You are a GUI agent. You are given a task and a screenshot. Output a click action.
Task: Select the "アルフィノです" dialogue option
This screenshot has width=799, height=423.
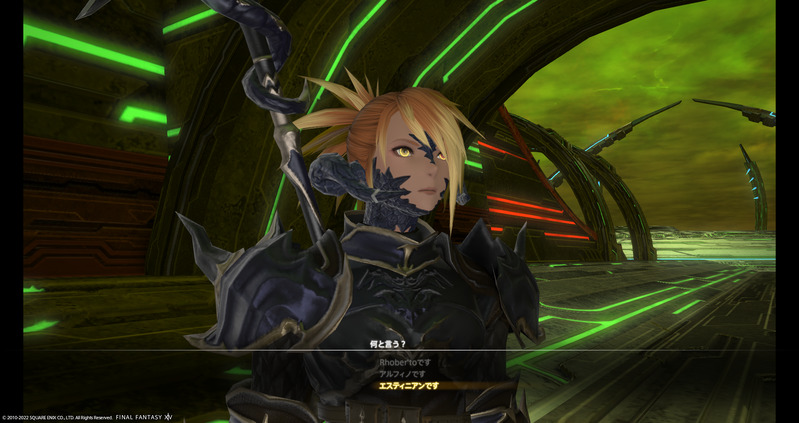(400, 373)
